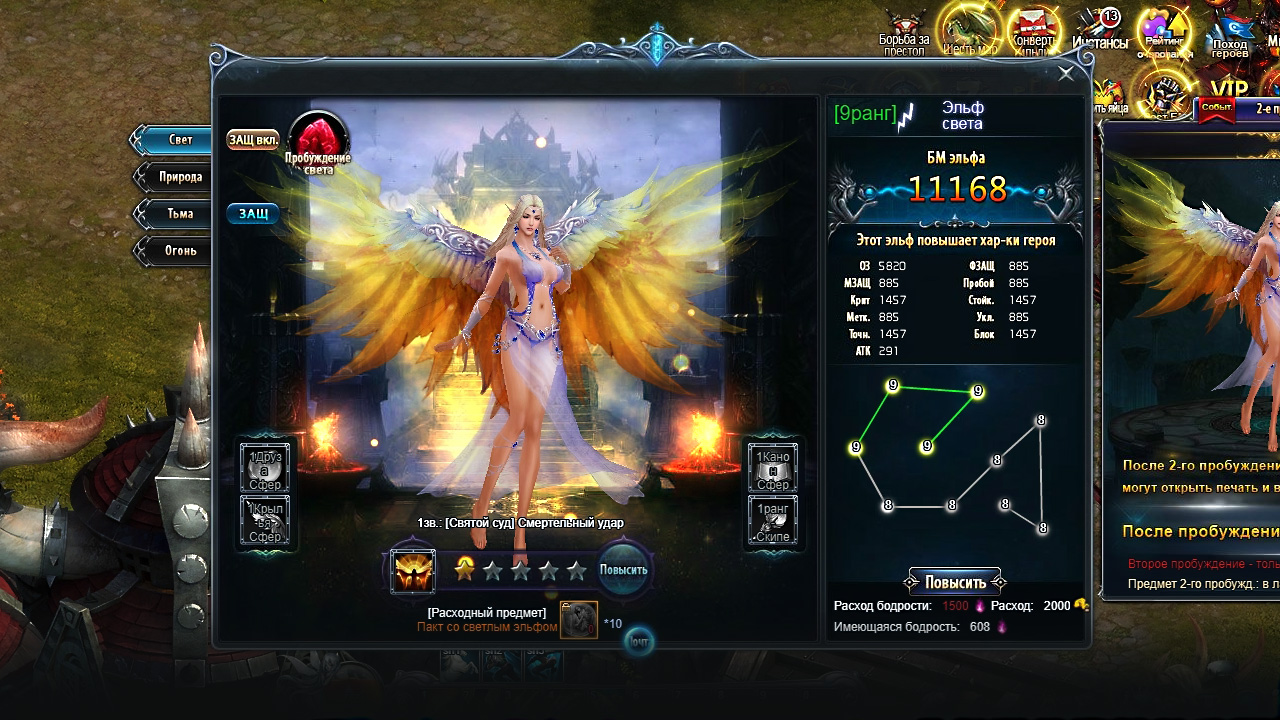The image size is (1280, 720).
Task: Upgrade elf rank with ornate Повысить button
Action: click(955, 582)
